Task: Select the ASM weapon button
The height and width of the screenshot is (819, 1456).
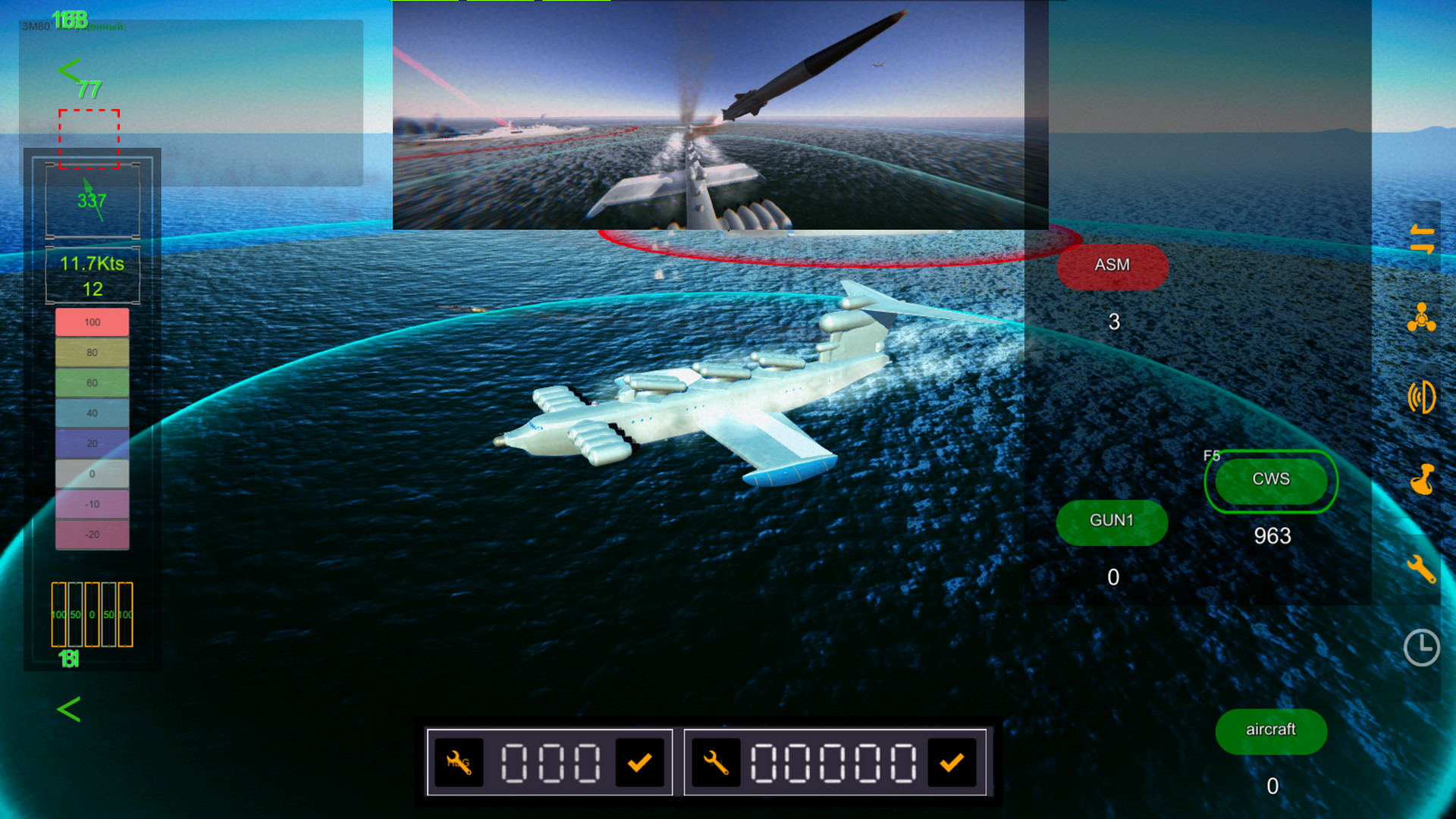Action: [x=1112, y=265]
